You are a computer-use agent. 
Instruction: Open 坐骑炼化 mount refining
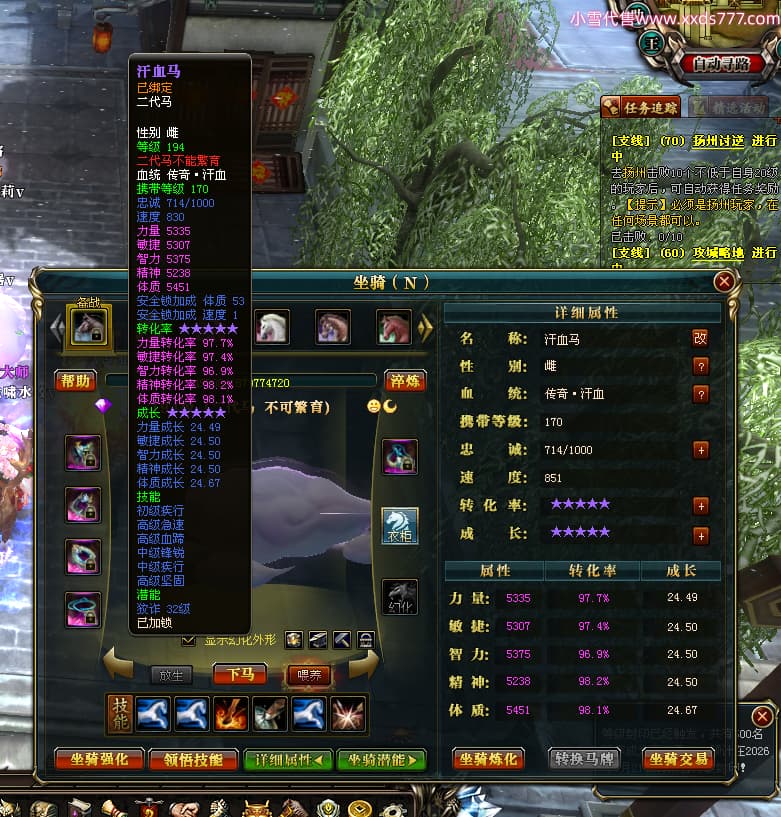click(489, 759)
